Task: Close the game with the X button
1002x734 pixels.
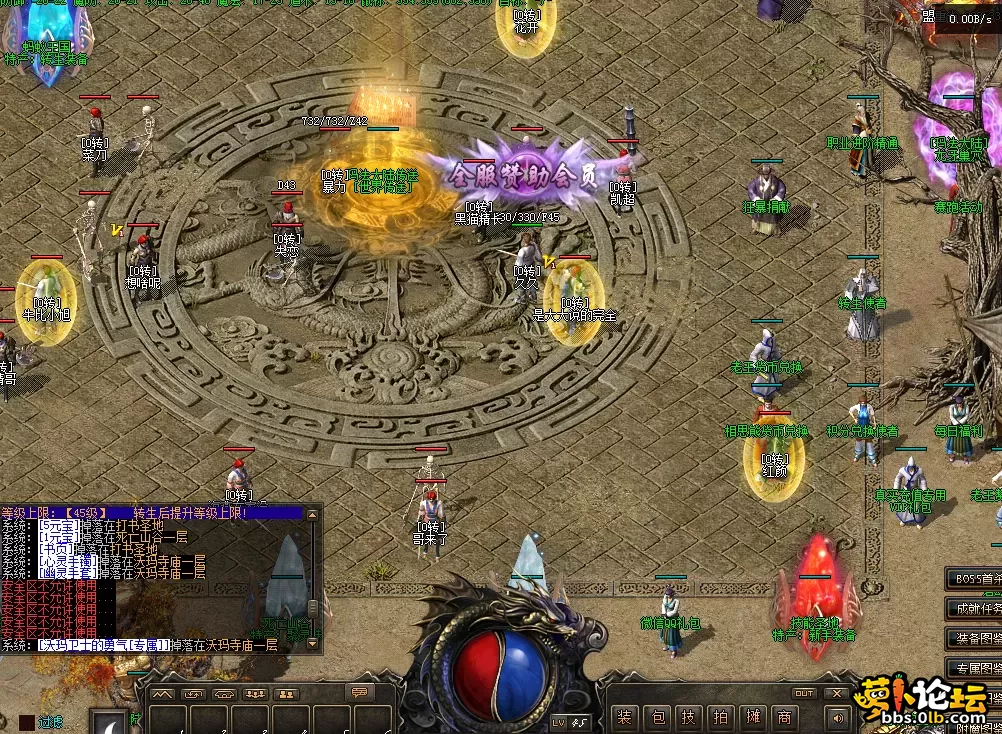Action: 836,693
